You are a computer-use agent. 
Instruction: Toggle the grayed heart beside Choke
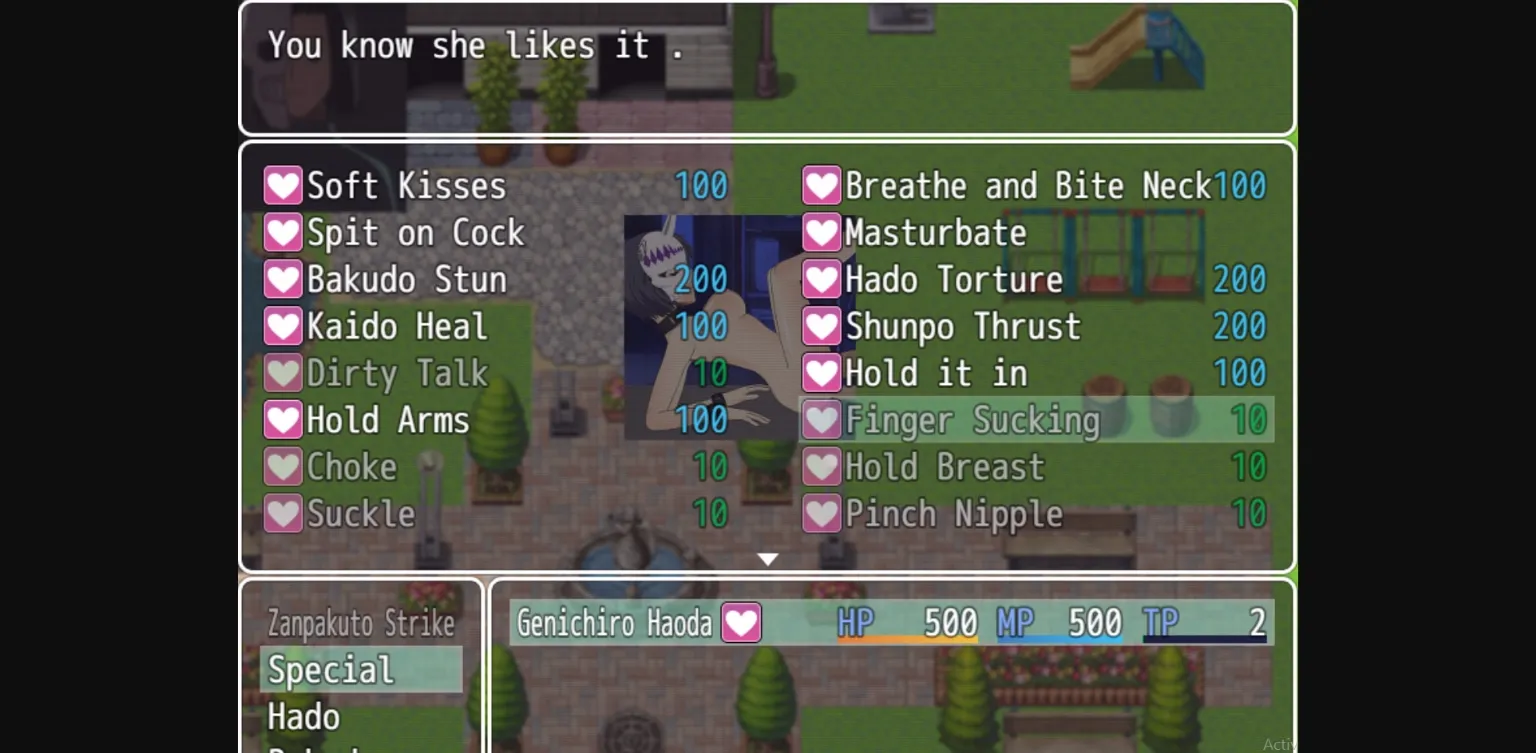pos(283,466)
